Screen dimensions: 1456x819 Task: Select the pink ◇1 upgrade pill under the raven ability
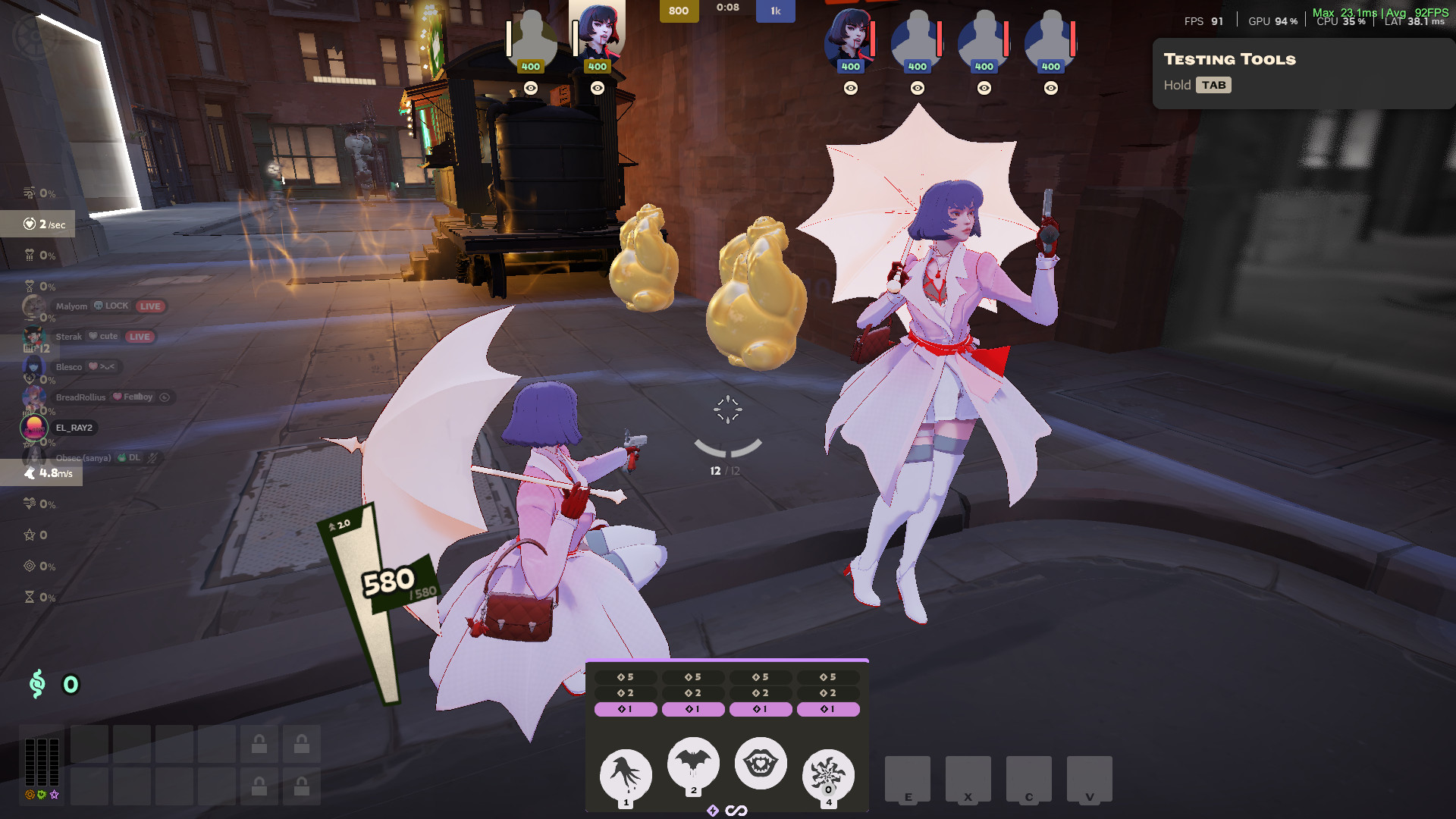pyautogui.click(x=626, y=709)
